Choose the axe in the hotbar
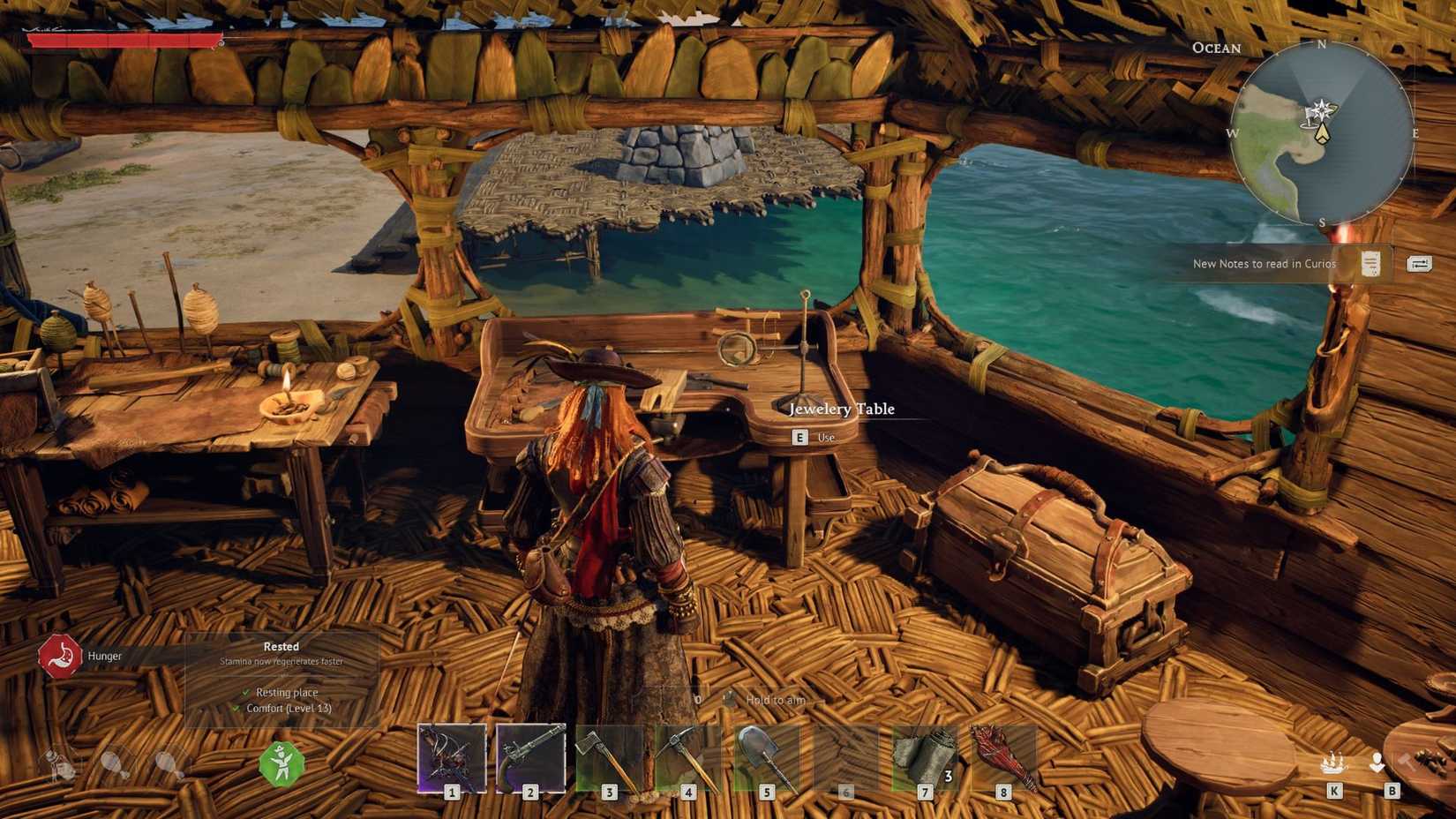 (x=609, y=757)
